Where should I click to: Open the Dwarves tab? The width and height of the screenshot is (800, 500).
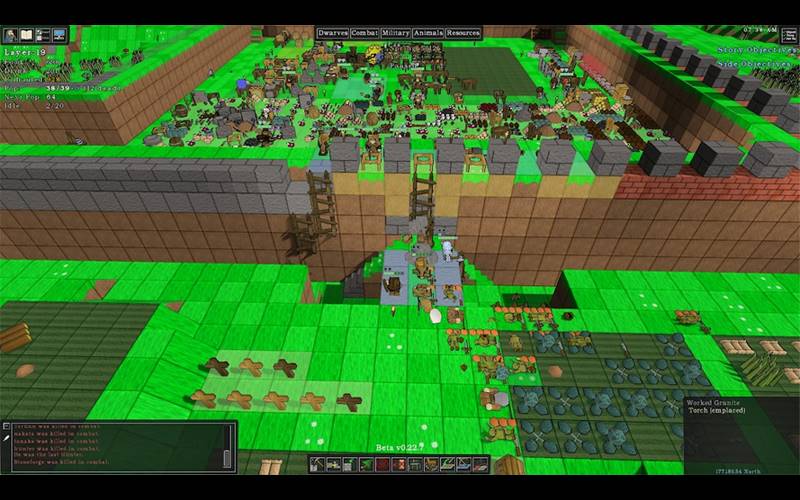pos(332,33)
